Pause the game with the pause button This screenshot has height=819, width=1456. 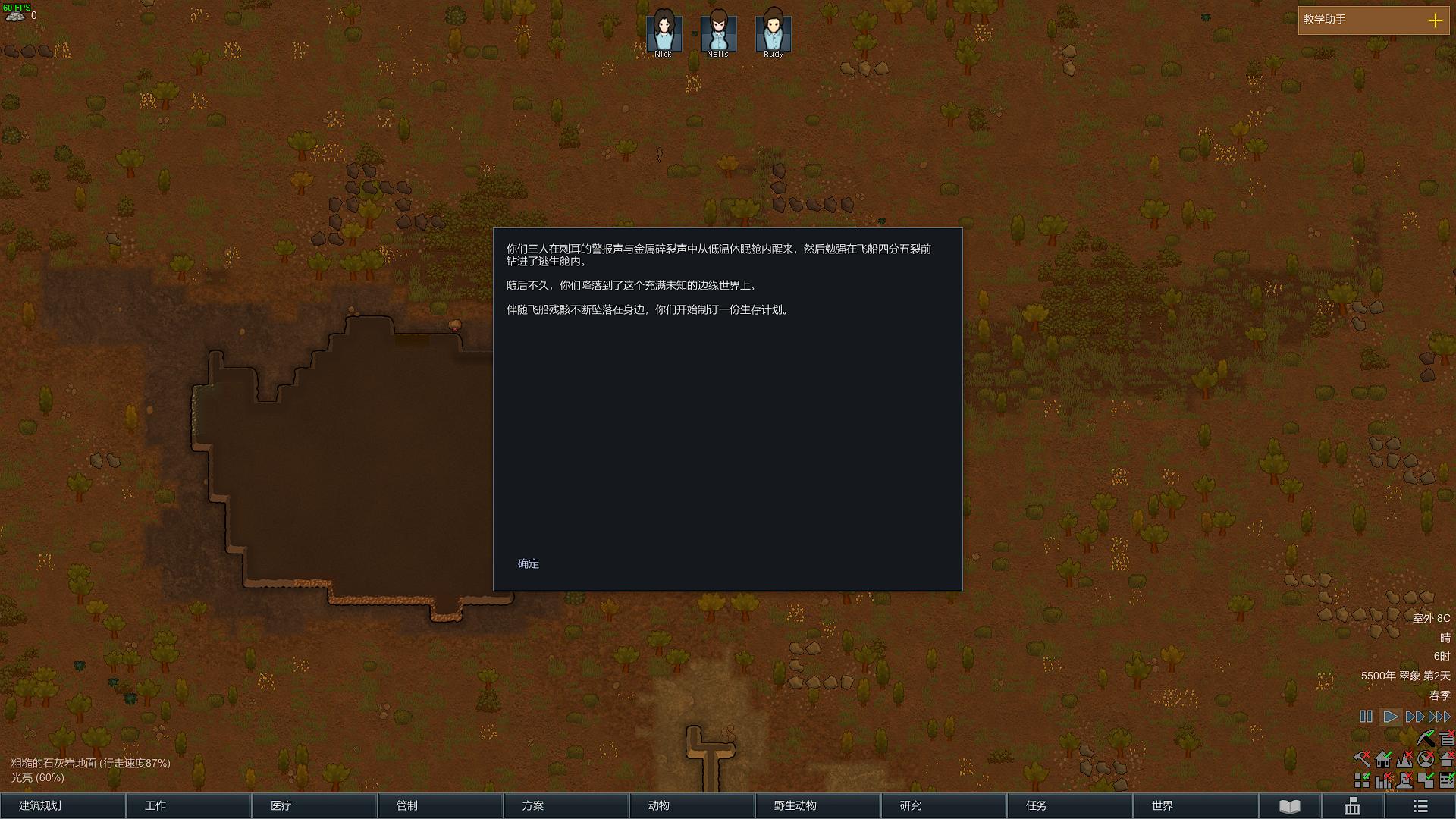point(1366,717)
